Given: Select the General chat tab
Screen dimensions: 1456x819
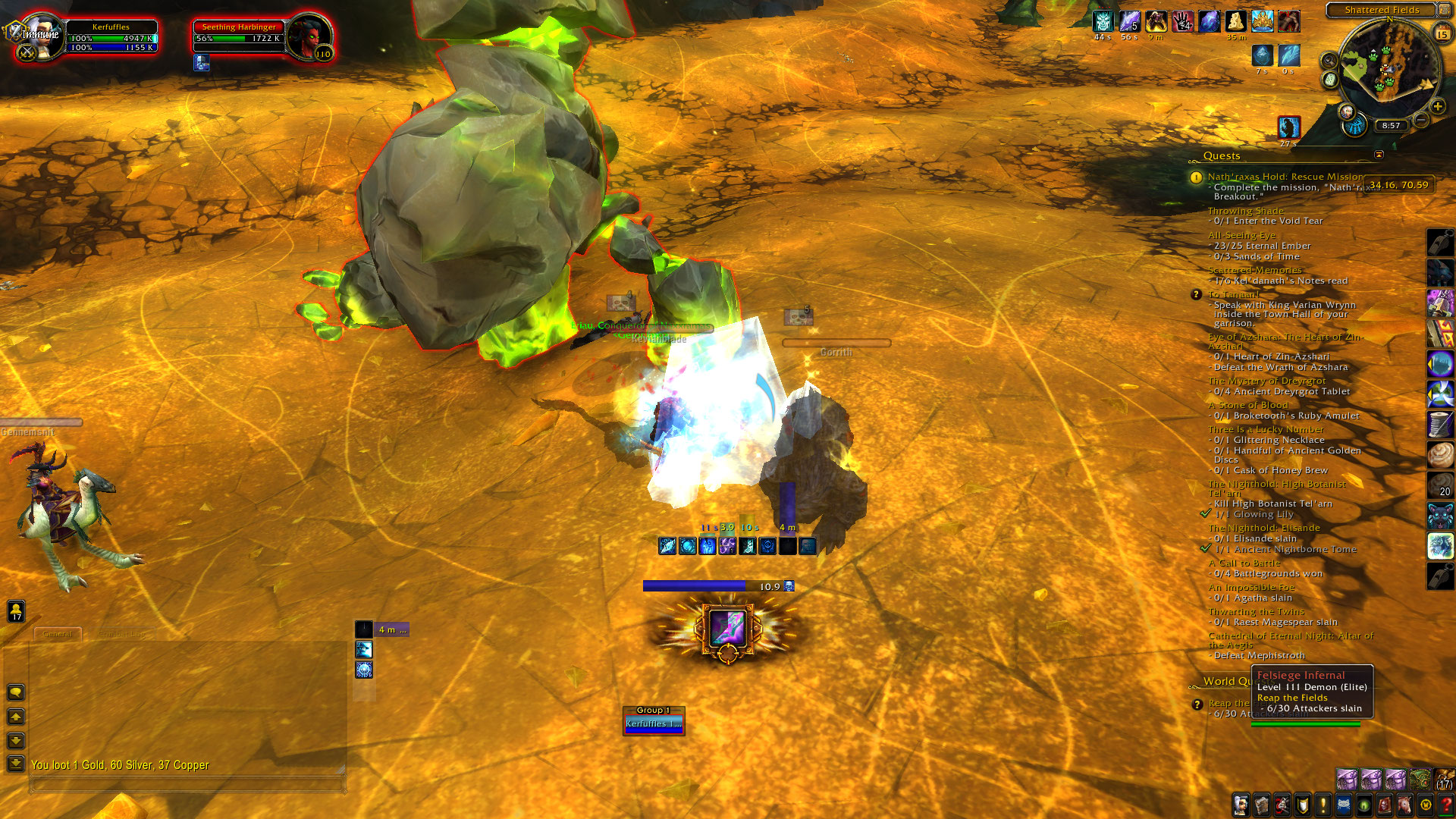Looking at the screenshot, I should [x=58, y=634].
